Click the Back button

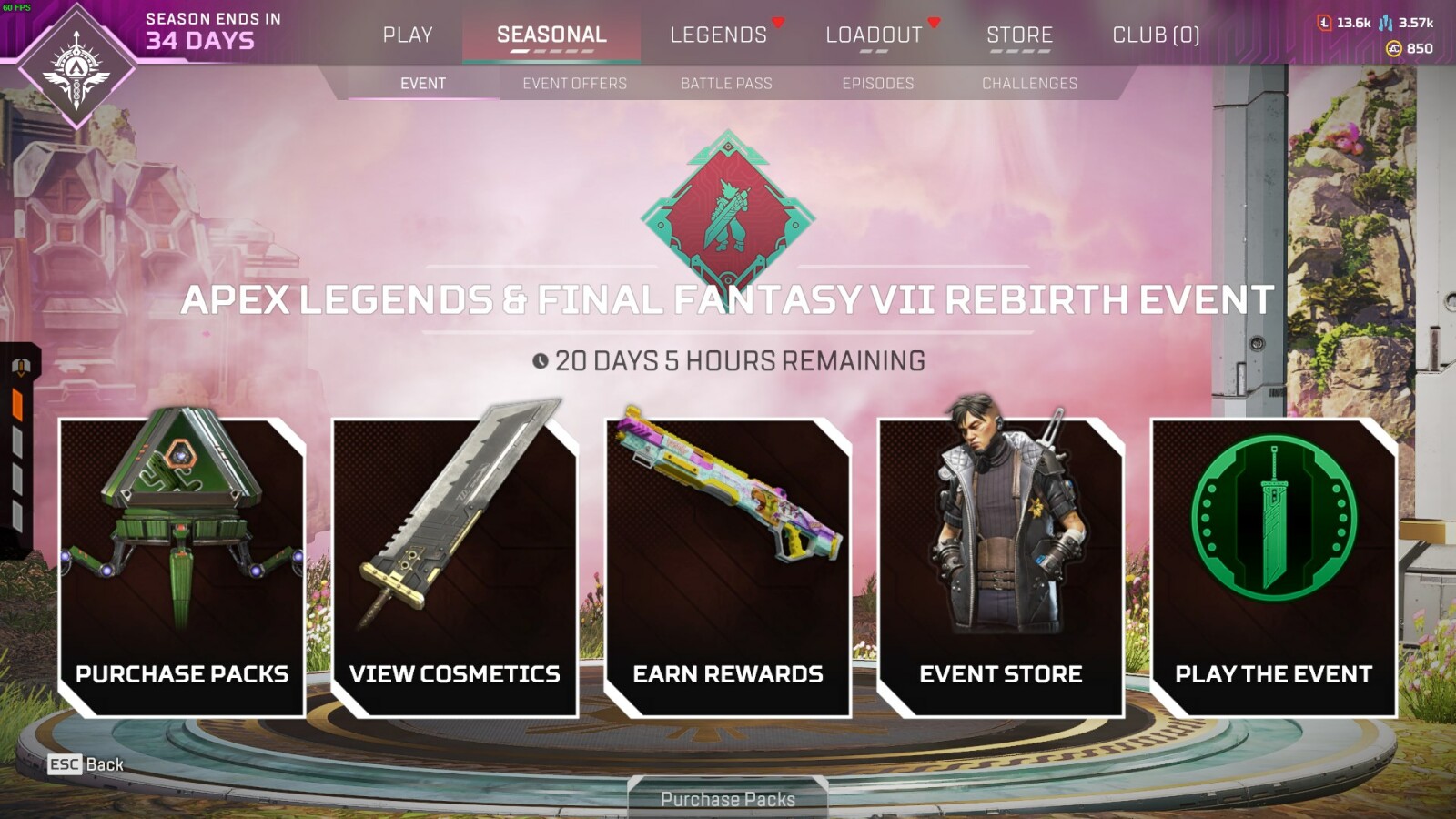86,764
